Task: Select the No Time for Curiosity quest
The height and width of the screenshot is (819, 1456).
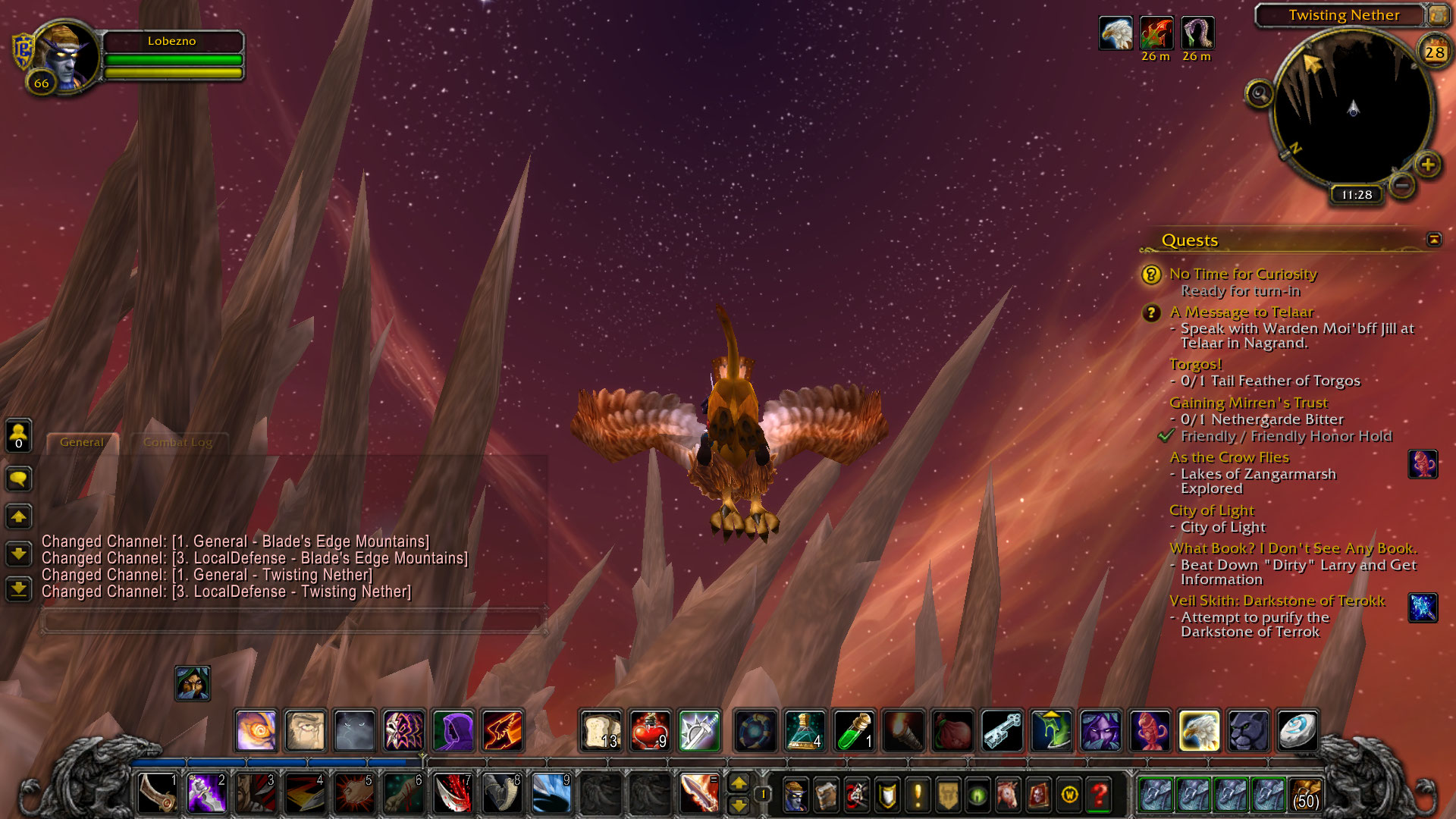Action: tap(1242, 274)
